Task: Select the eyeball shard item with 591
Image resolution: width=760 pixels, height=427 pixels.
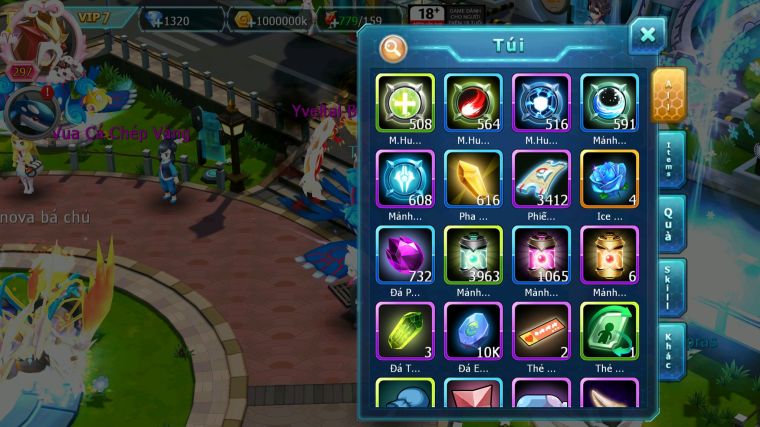Action: (x=609, y=103)
